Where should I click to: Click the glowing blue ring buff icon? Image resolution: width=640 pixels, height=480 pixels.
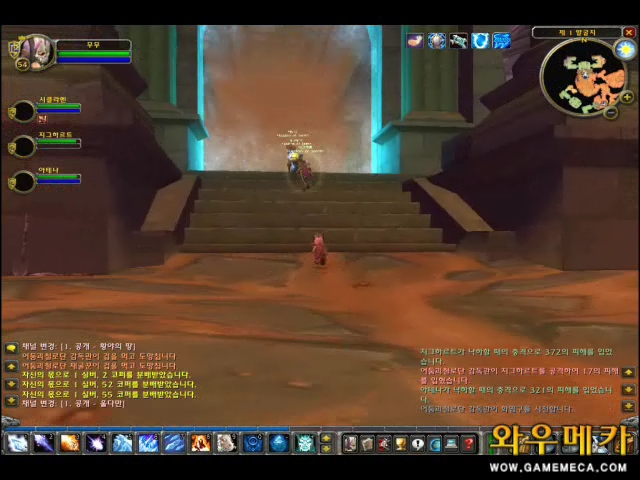point(480,41)
